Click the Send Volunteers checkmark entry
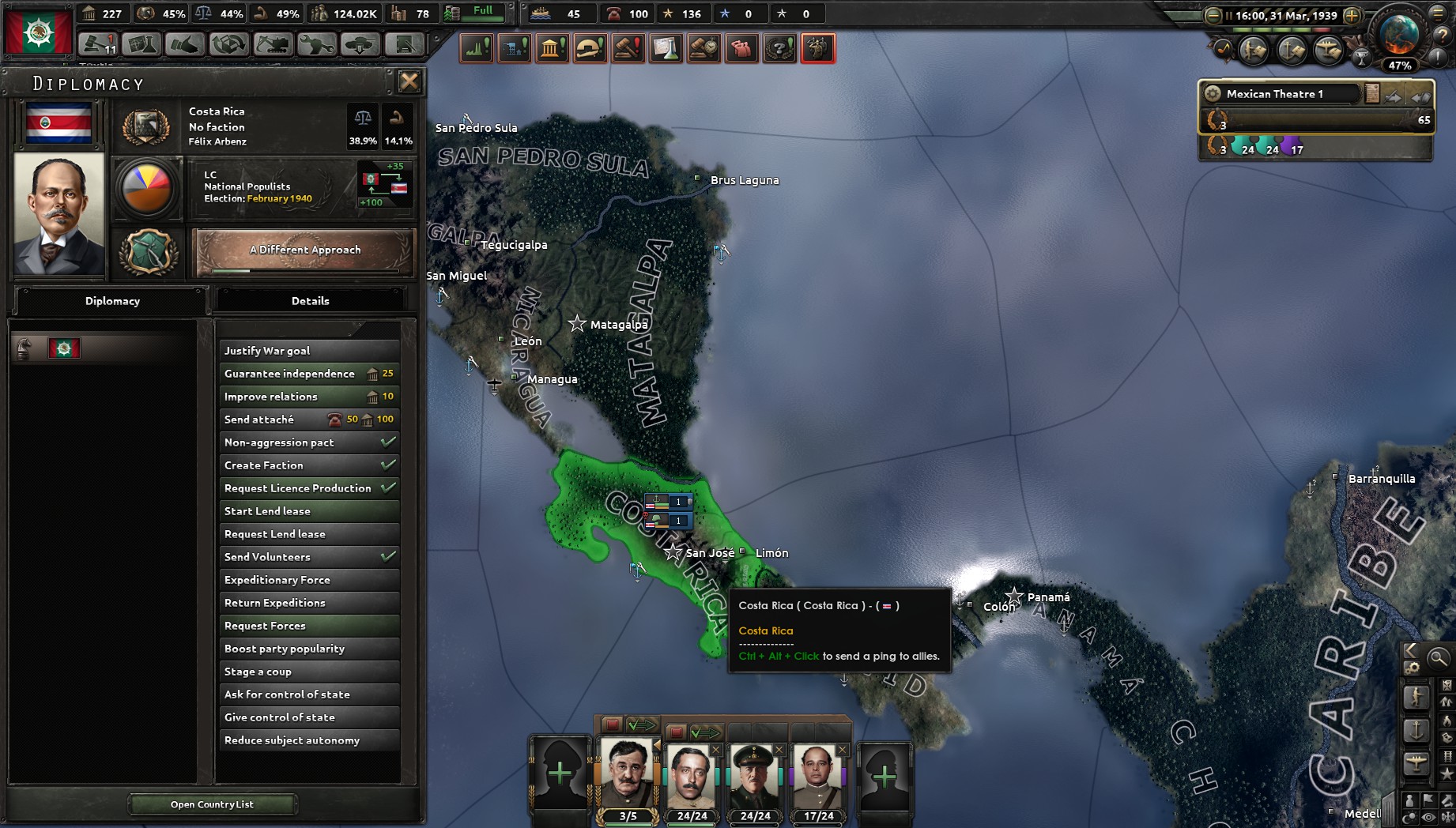The image size is (1456, 828). 308,557
